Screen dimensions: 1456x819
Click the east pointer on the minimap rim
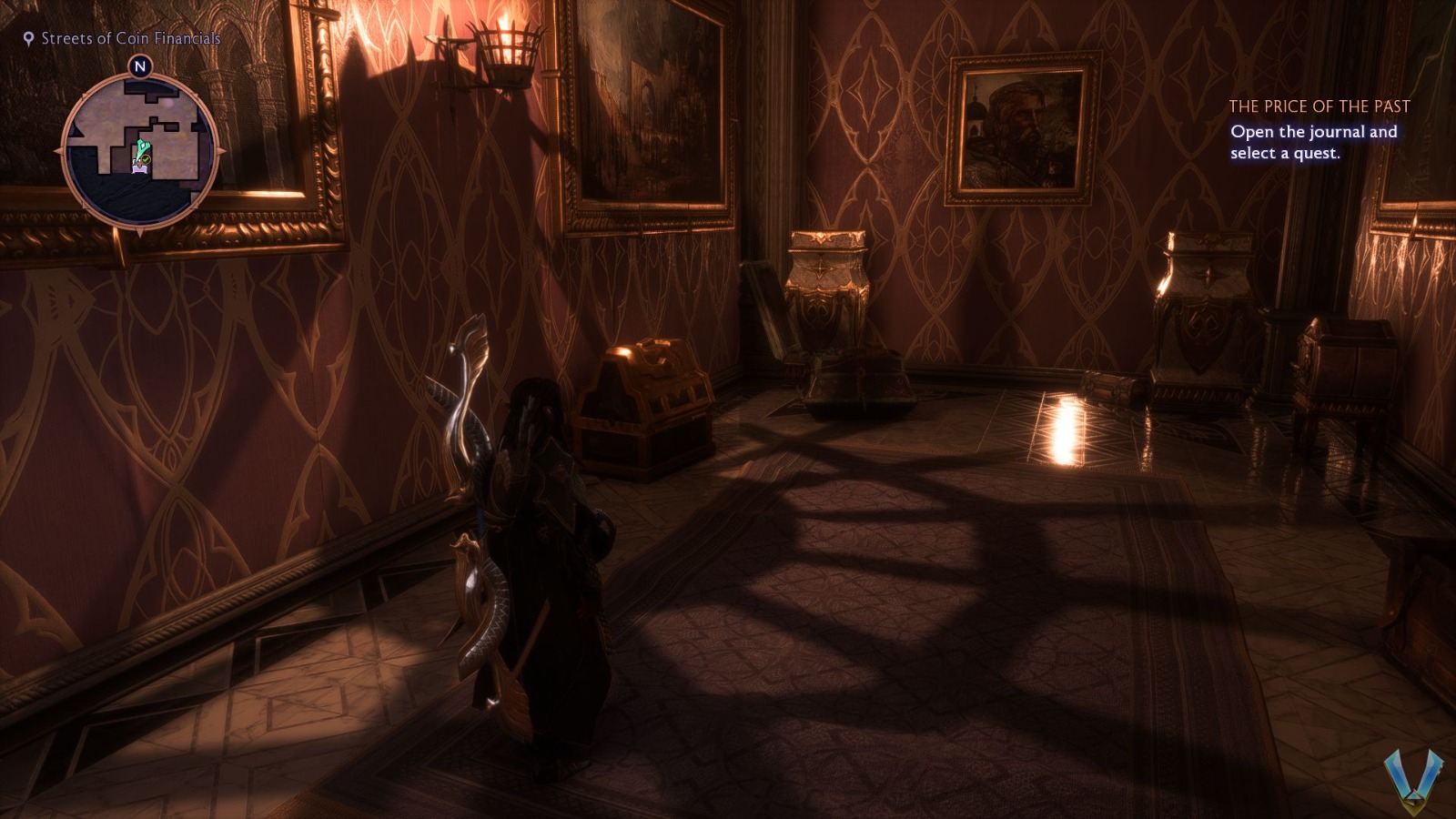tap(223, 150)
